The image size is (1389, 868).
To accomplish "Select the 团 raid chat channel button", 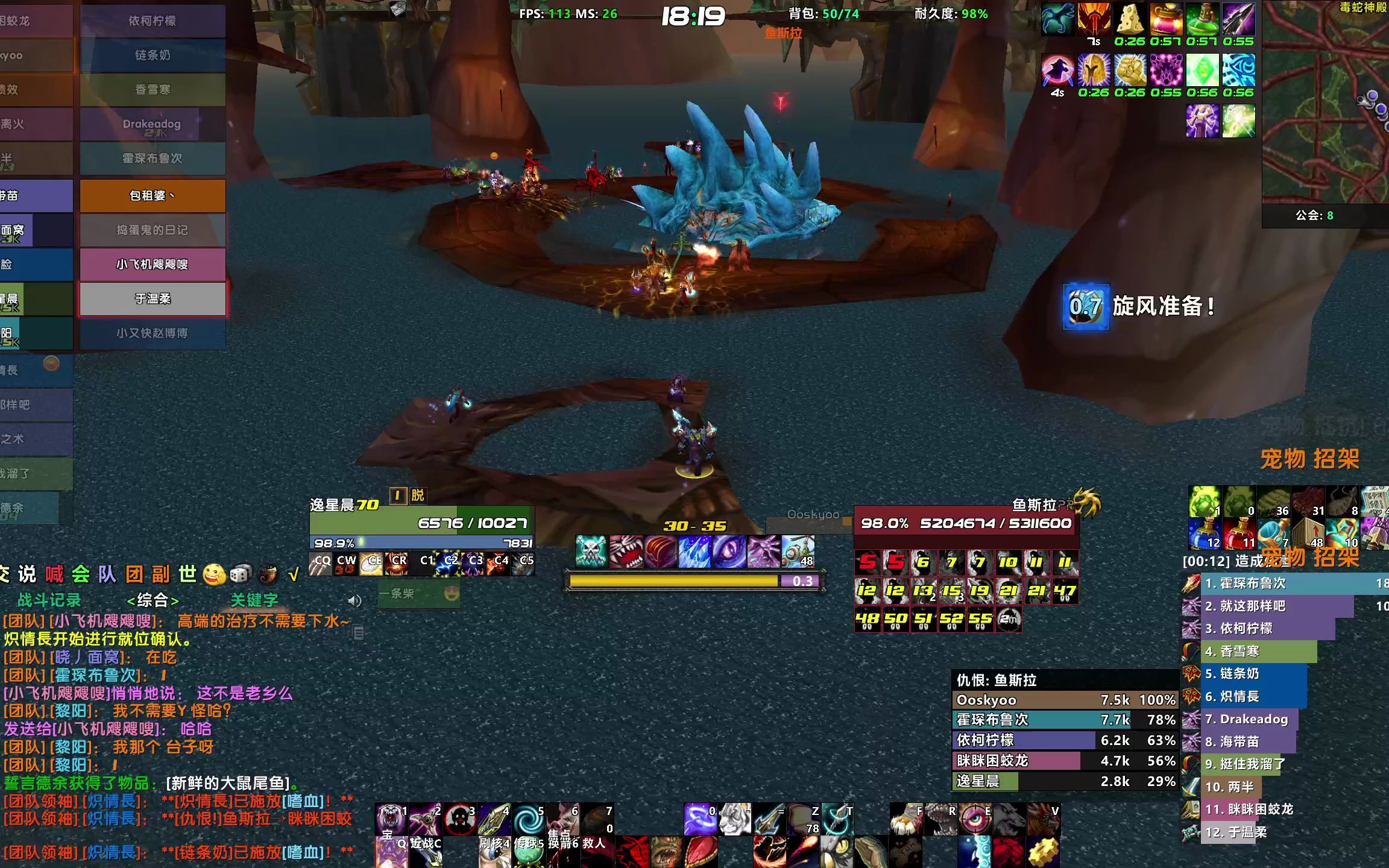I will point(134,574).
